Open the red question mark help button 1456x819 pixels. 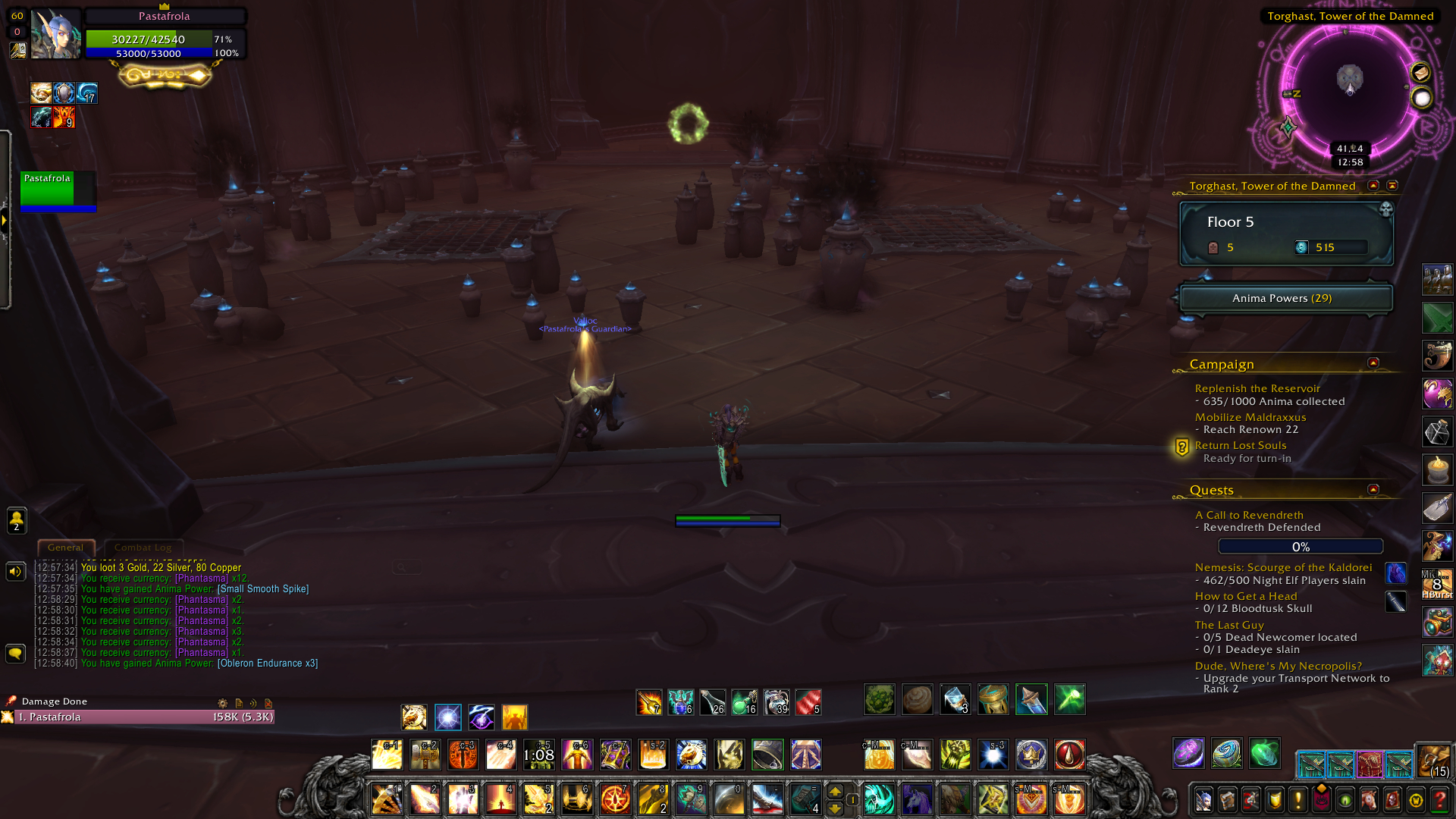point(1439,800)
